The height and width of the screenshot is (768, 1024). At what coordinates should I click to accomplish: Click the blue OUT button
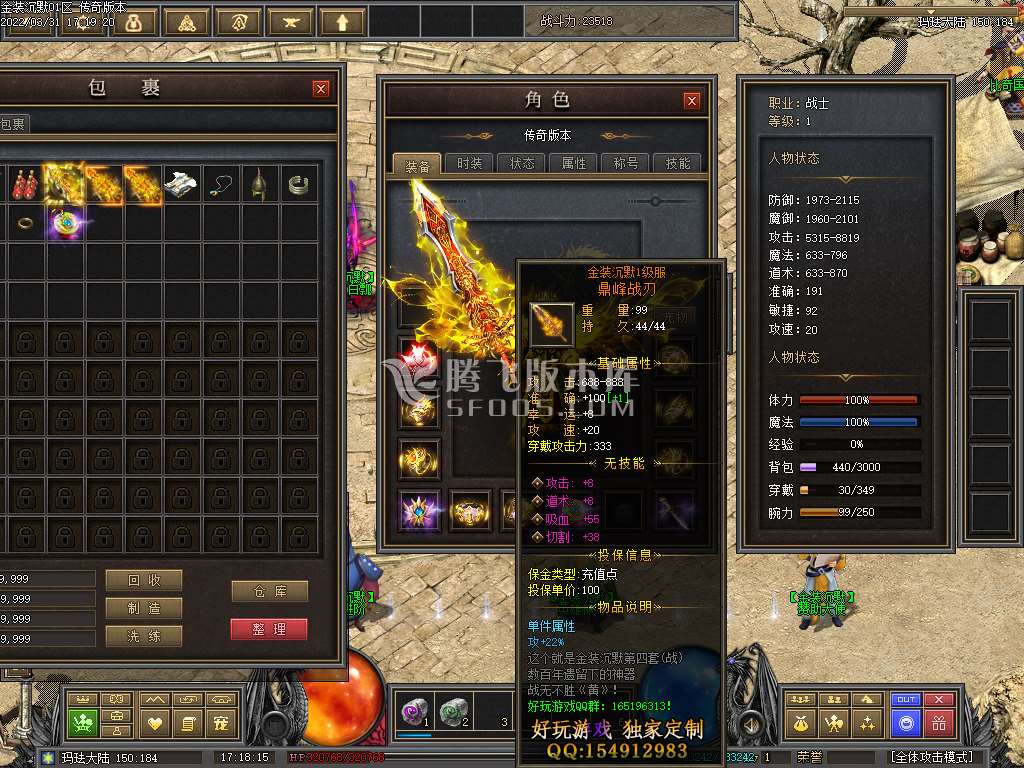[x=906, y=700]
